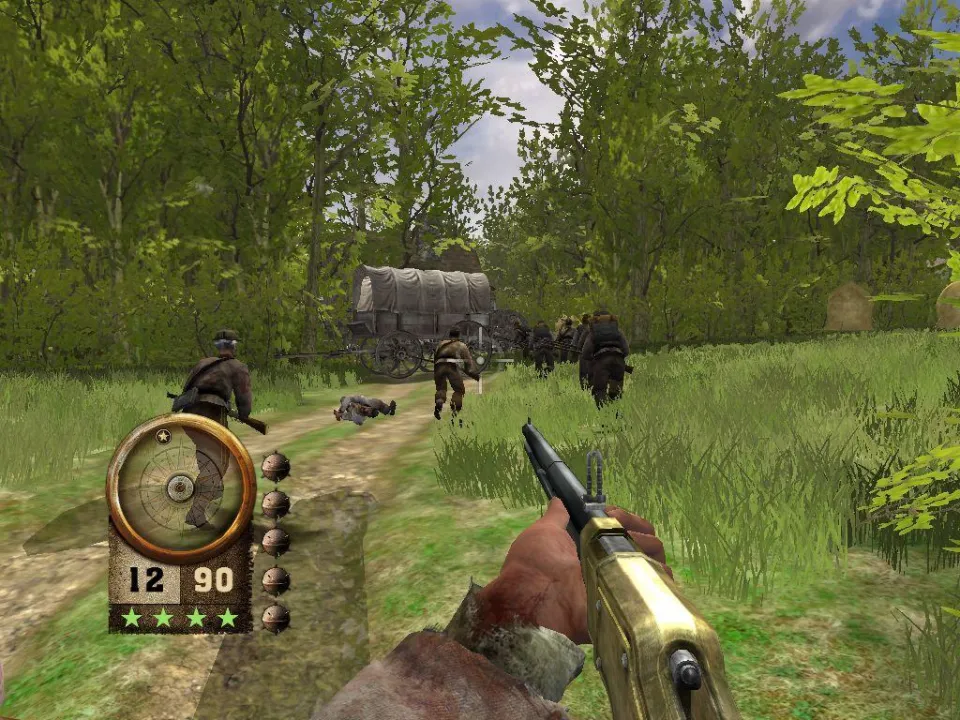
Task: Click the round brass compass minimap
Action: point(181,487)
